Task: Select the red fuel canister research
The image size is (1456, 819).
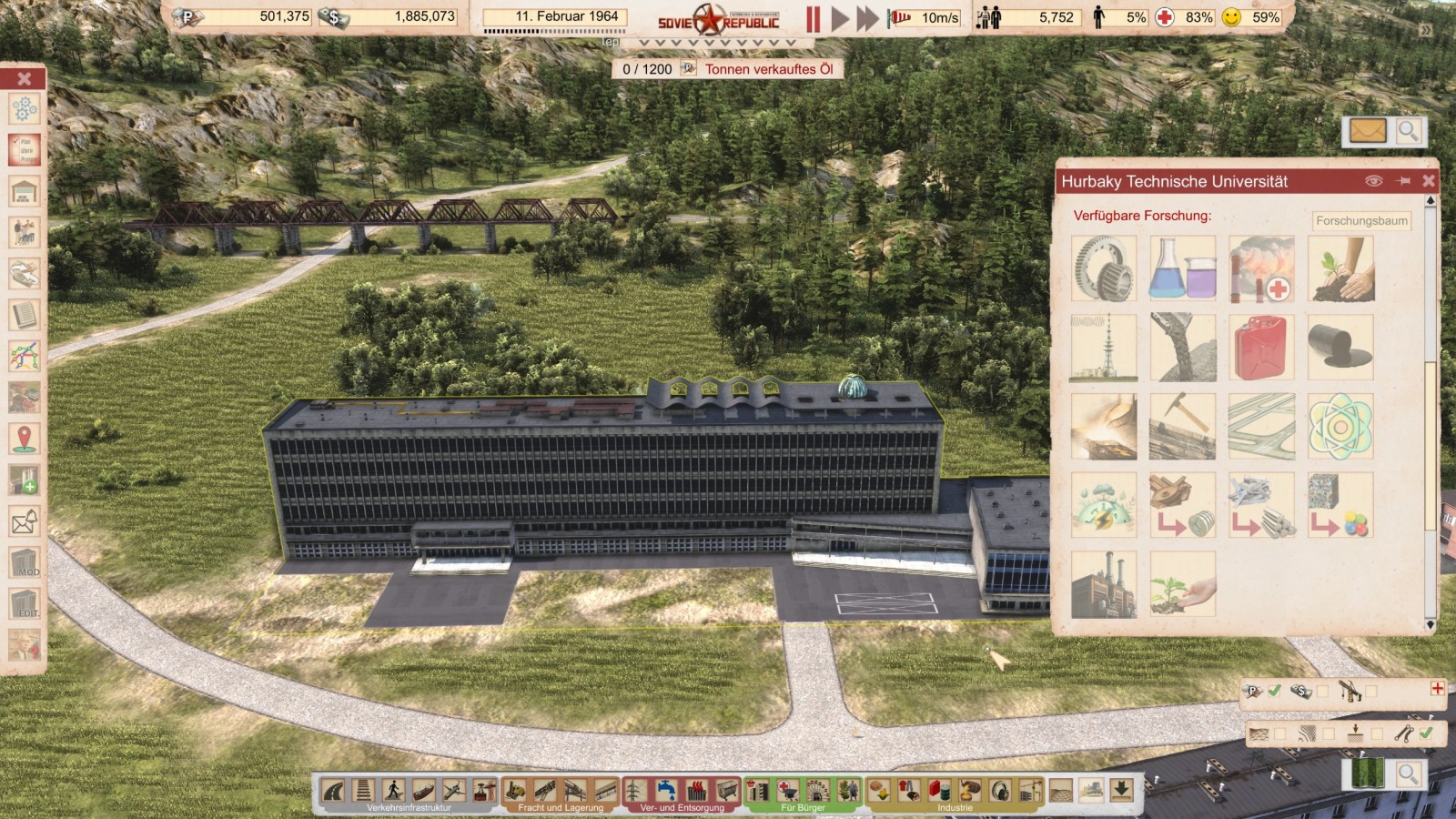Action: (1261, 348)
